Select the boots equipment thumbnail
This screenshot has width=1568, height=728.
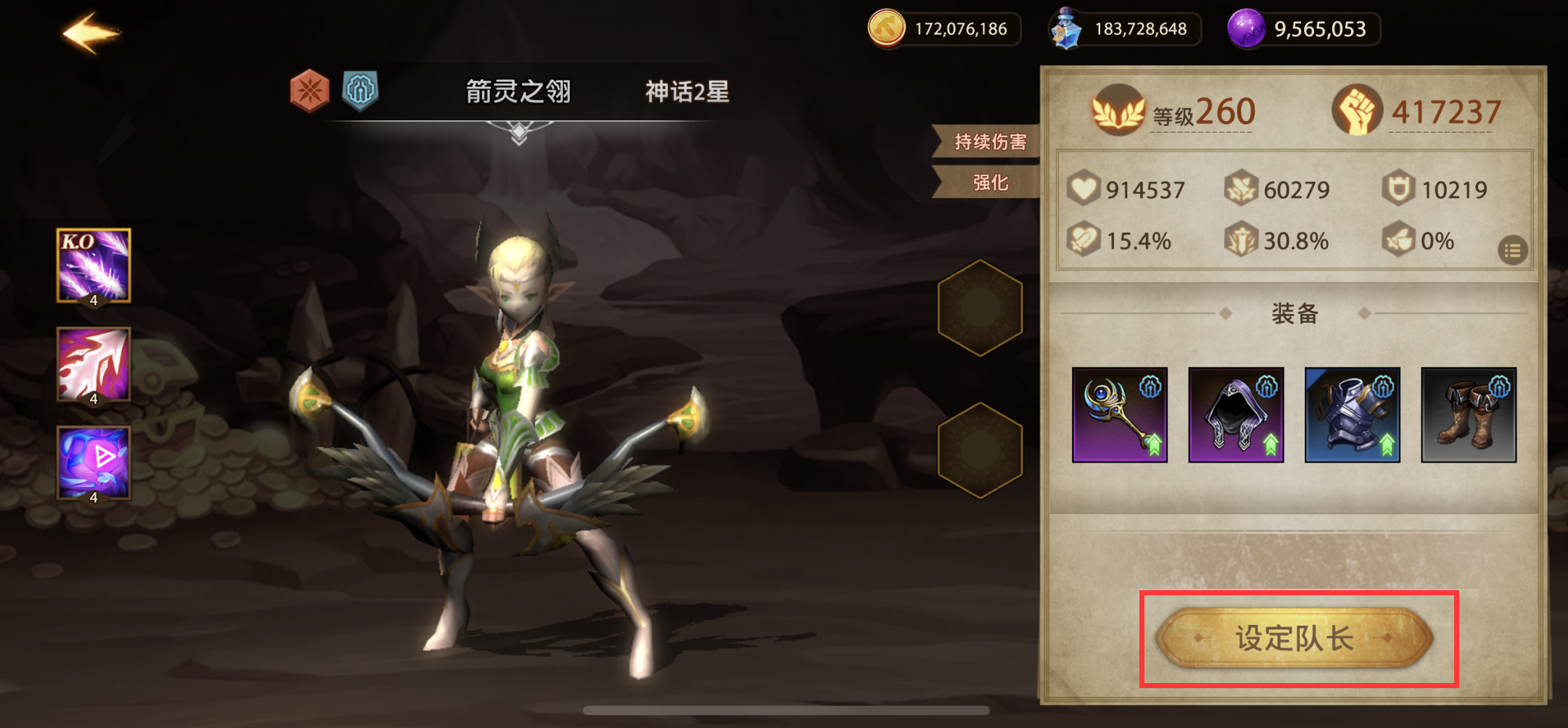click(x=1469, y=413)
